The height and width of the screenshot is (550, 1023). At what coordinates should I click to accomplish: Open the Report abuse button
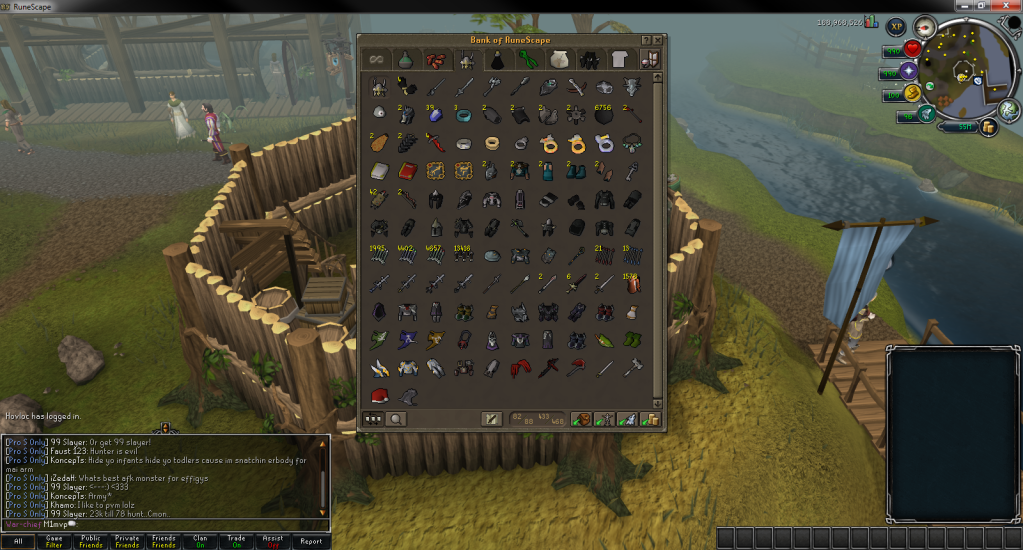pos(311,541)
